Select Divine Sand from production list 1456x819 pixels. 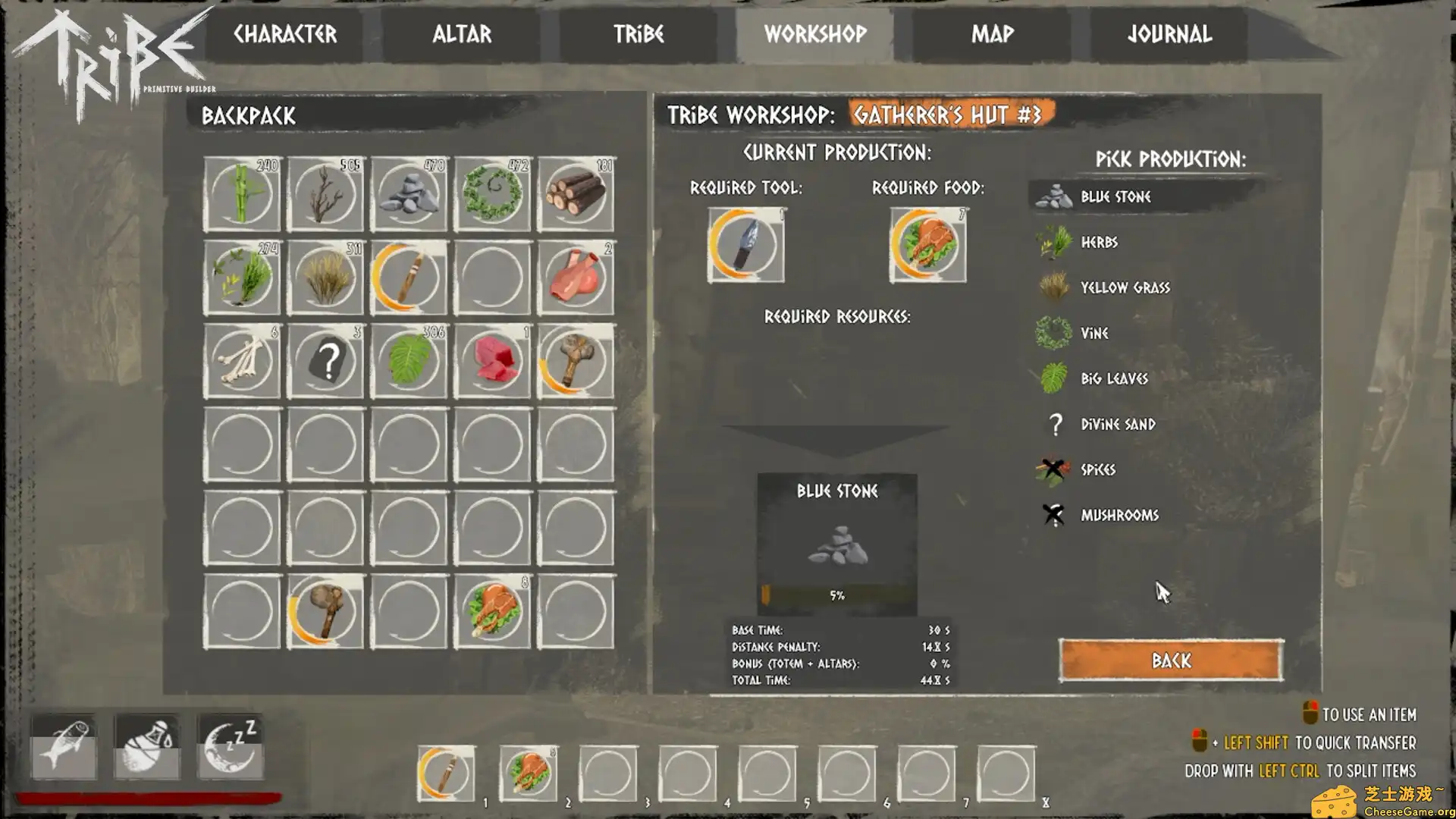1116,424
